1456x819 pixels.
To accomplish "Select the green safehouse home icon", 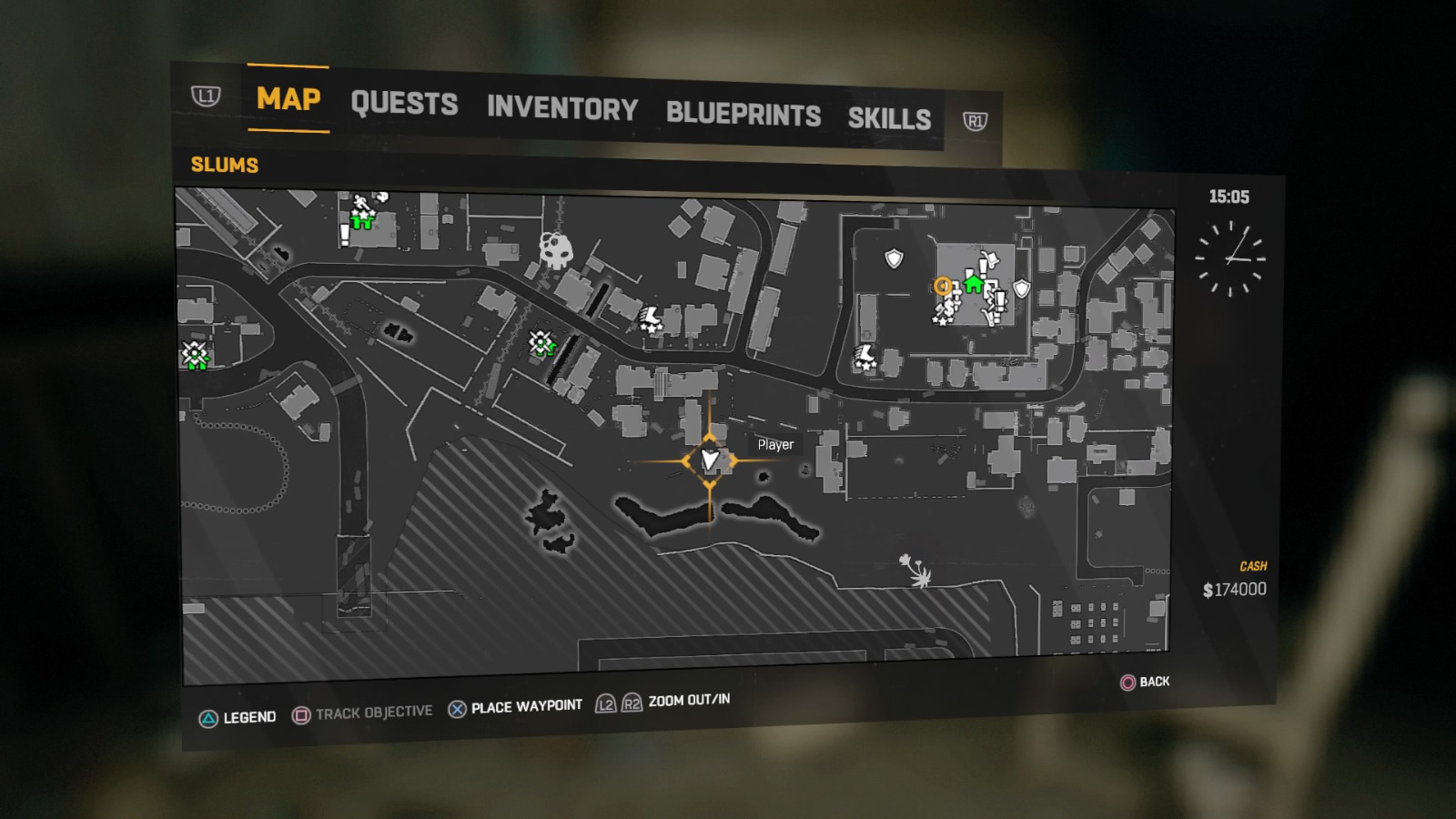I will click(x=973, y=285).
